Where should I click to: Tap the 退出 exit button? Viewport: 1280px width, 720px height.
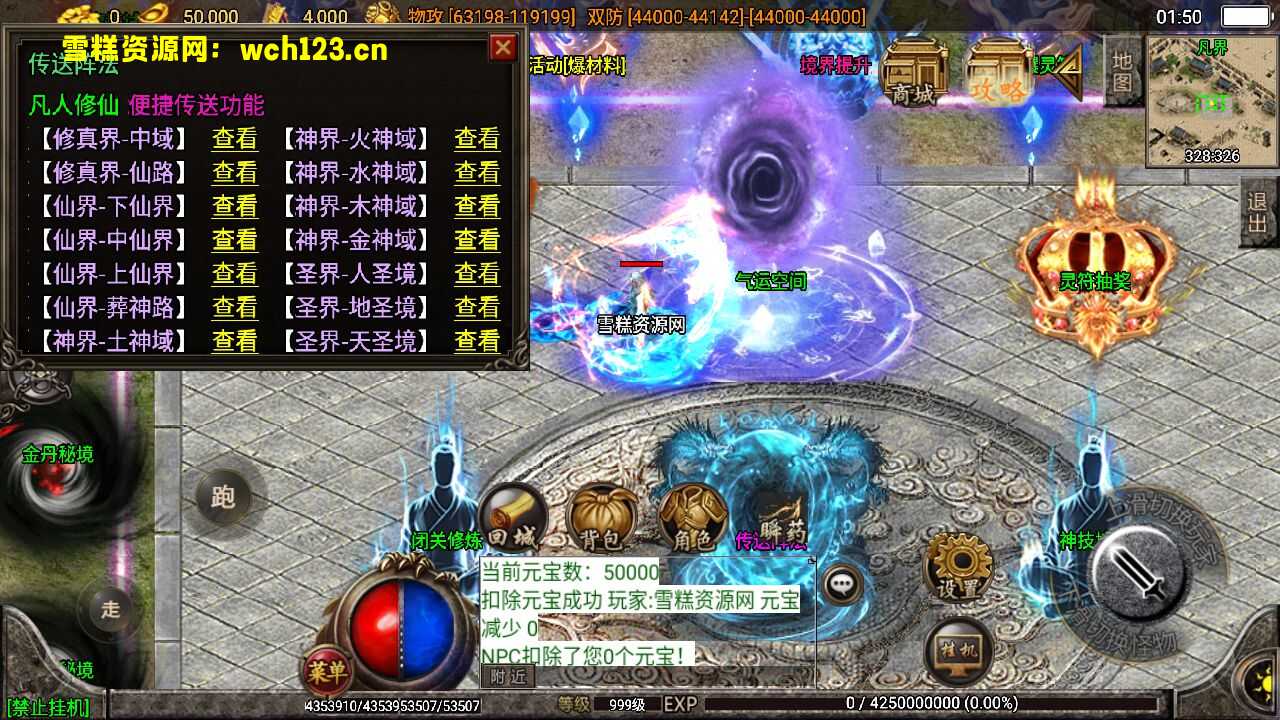coord(1258,212)
